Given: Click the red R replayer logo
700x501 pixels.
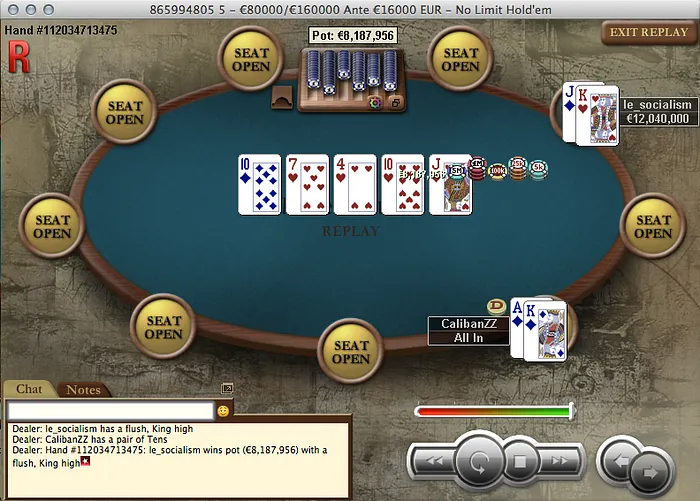Looking at the screenshot, I should 17,56.
